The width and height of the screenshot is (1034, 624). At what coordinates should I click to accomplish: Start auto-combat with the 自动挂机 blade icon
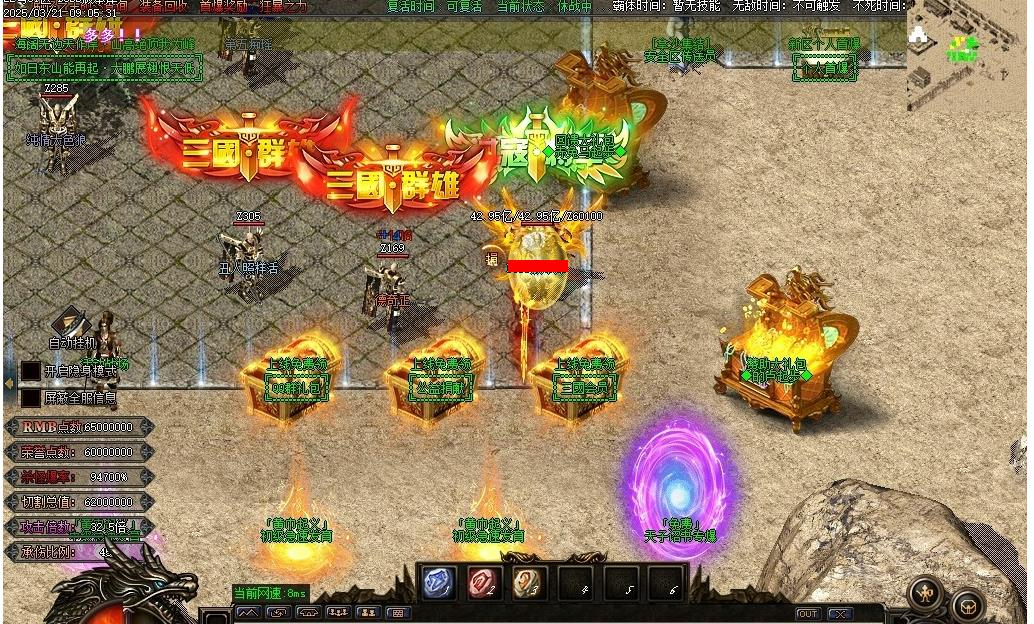pos(70,322)
